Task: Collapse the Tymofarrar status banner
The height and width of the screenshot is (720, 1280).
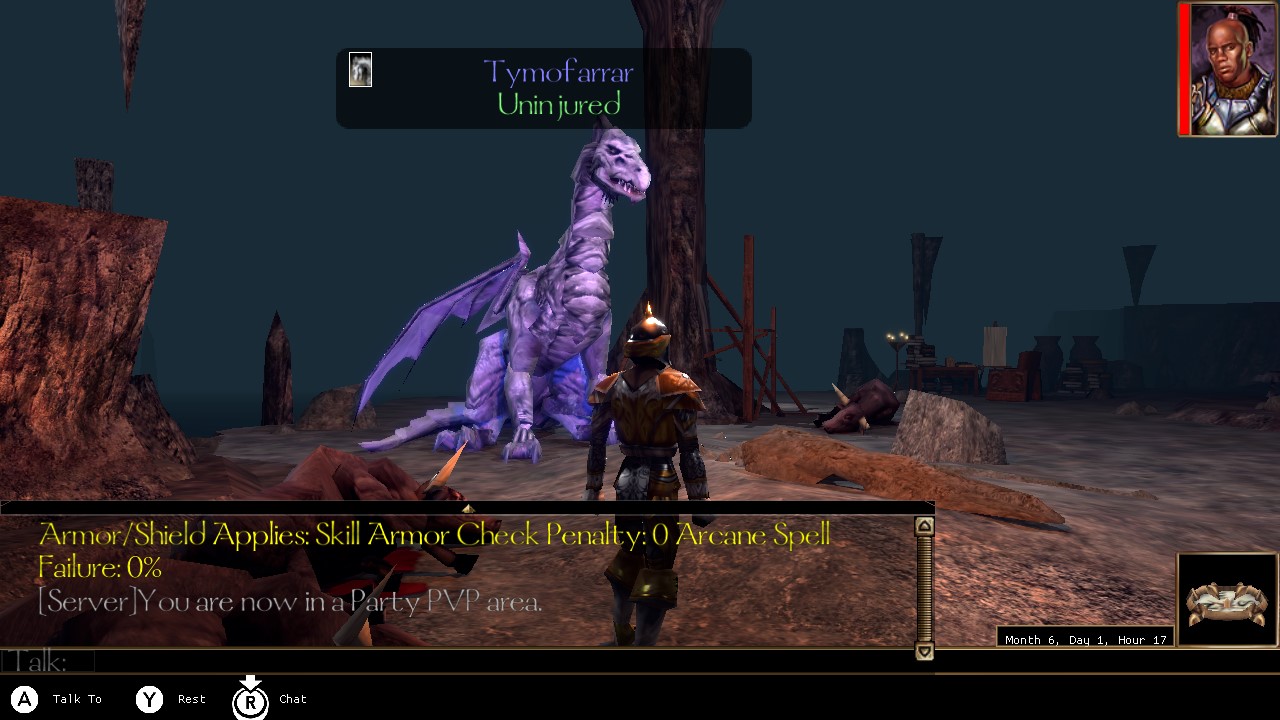Action: [543, 88]
